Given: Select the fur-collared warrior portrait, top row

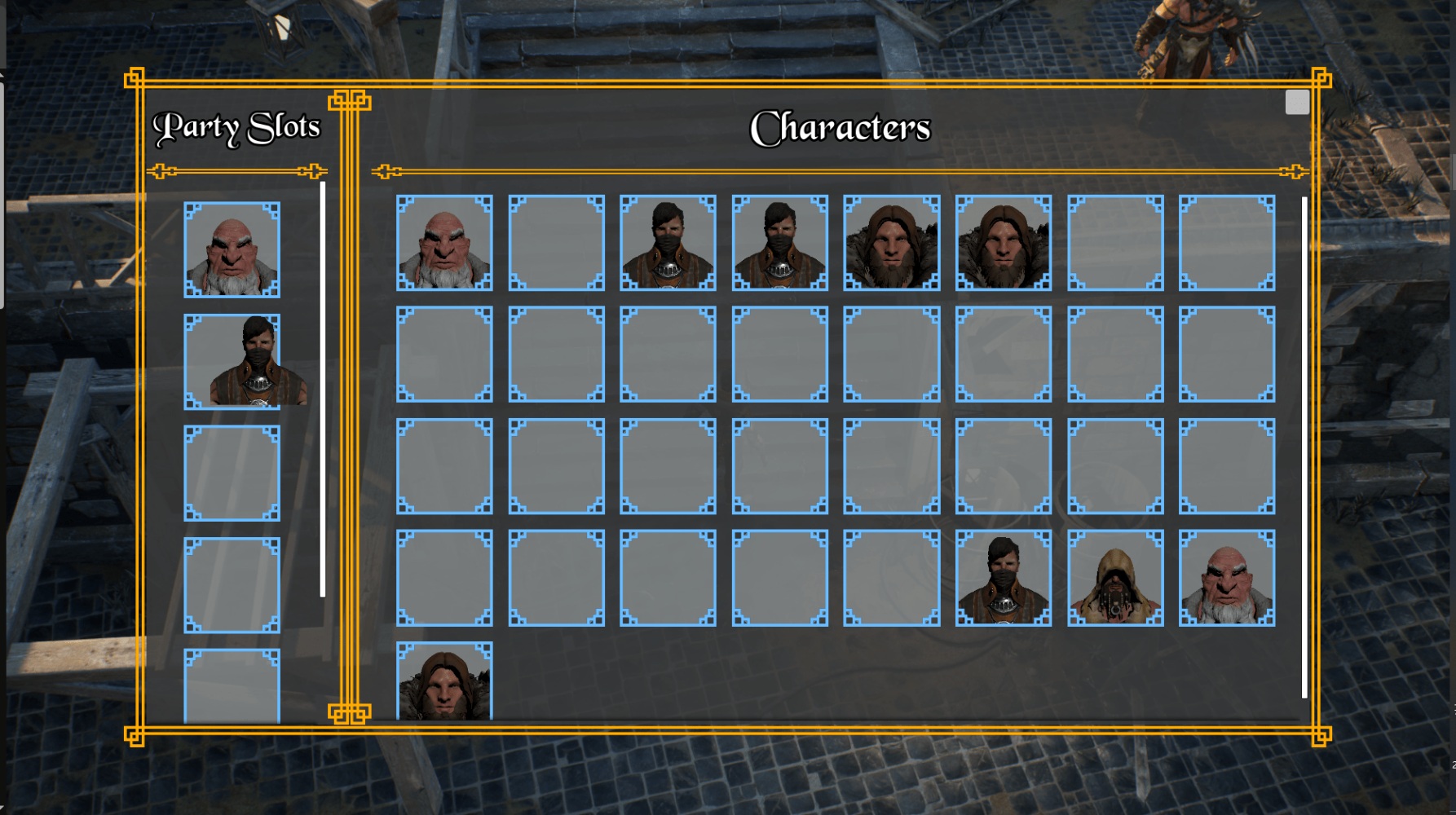Looking at the screenshot, I should 891,243.
